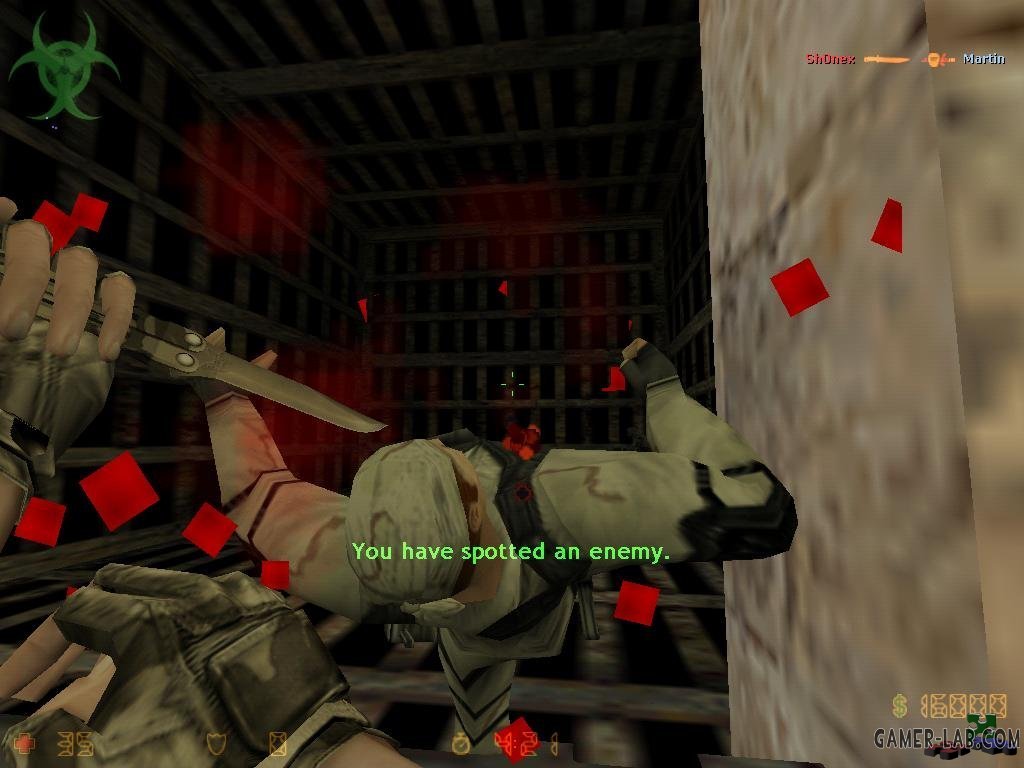Screen dimensions: 1024x768
Task: Click the health cross icon
Action: click(22, 743)
